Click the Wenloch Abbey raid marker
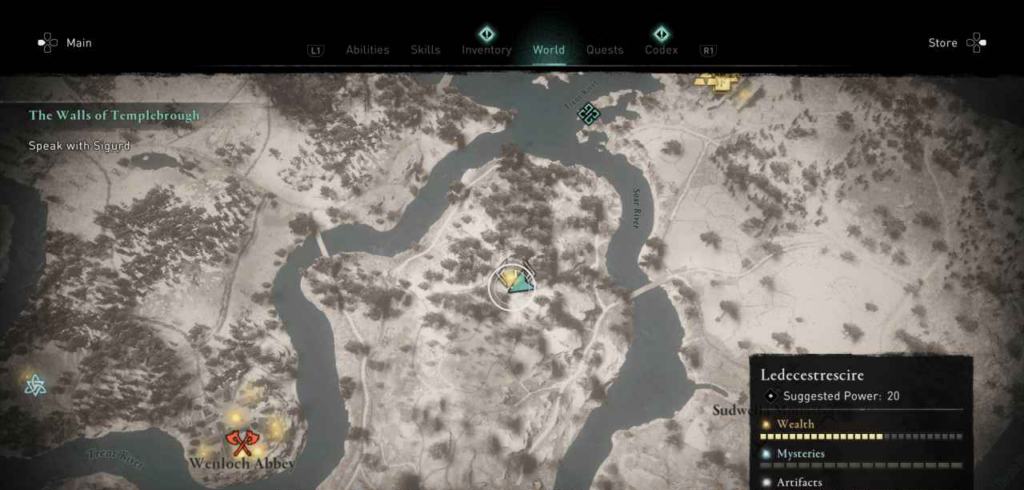This screenshot has width=1024, height=490. point(238,442)
